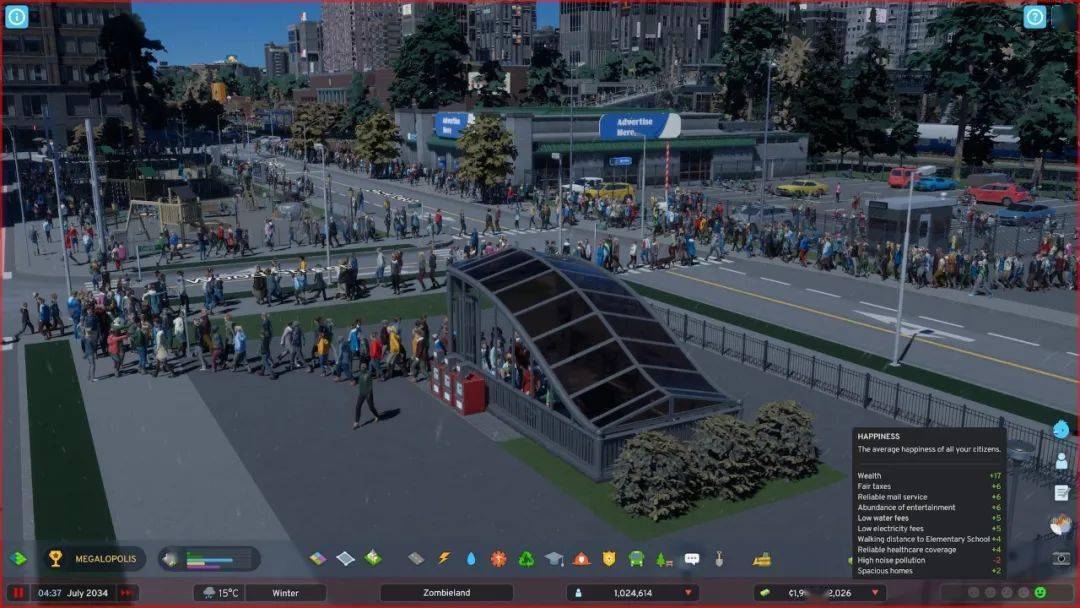1080x608 pixels.
Task: Open the Communications speech bubble menu
Action: click(691, 559)
